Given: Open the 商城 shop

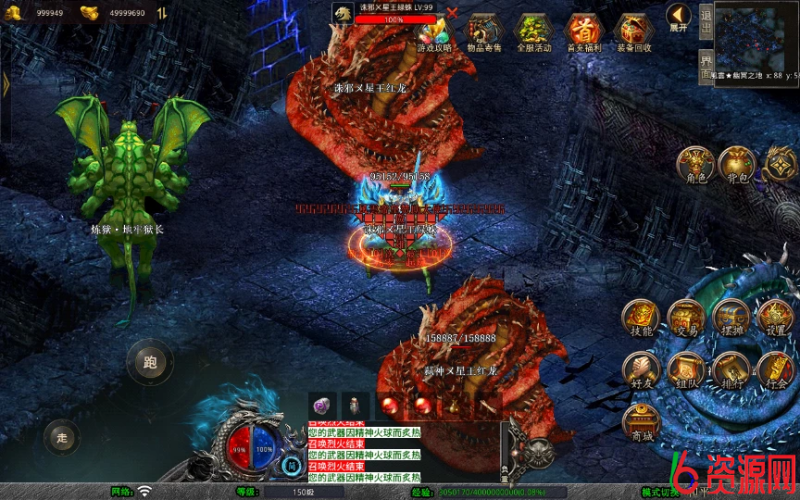Looking at the screenshot, I should pos(641,423).
